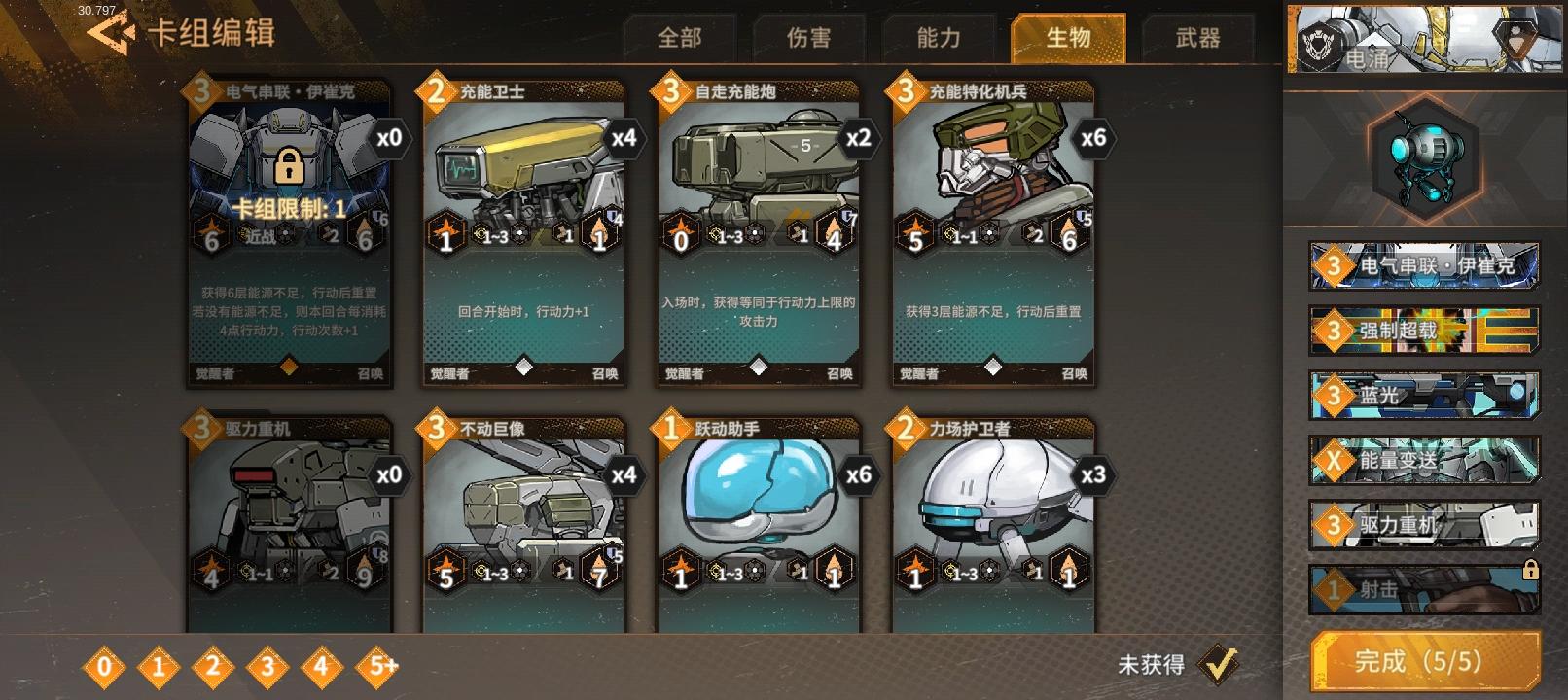Switch to the 全部 tab
The image size is (1568, 700).
pos(679,38)
